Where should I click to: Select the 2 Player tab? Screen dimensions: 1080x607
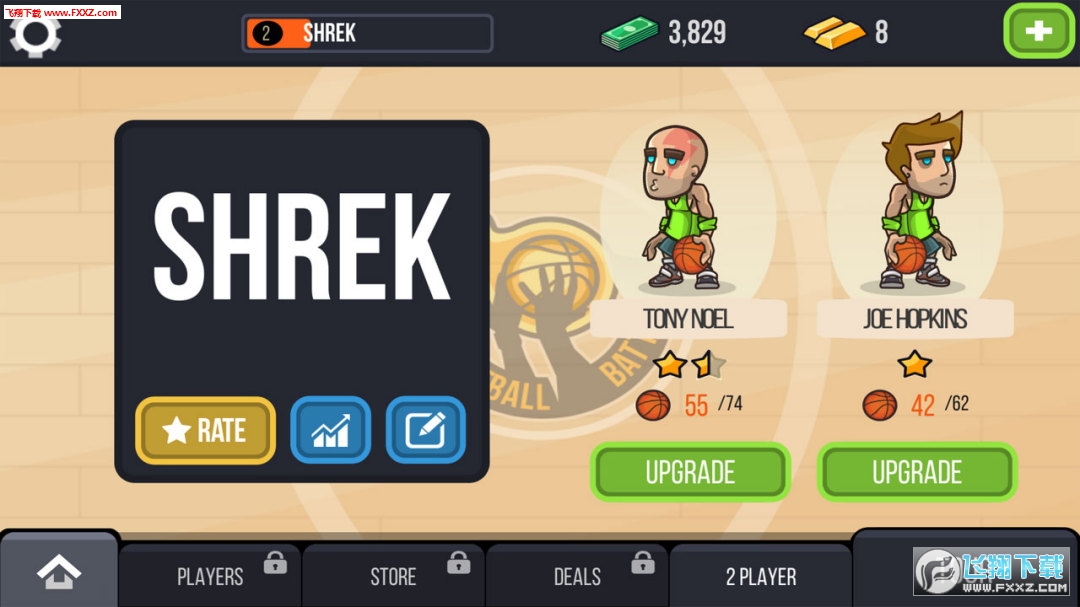[761, 576]
